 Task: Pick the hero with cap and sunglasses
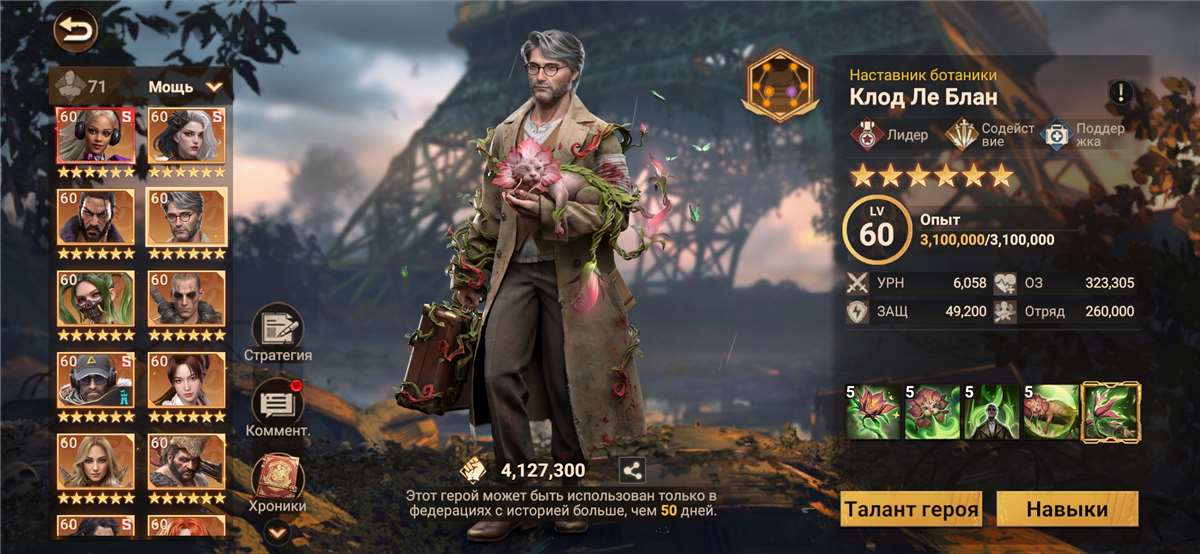click(96, 381)
